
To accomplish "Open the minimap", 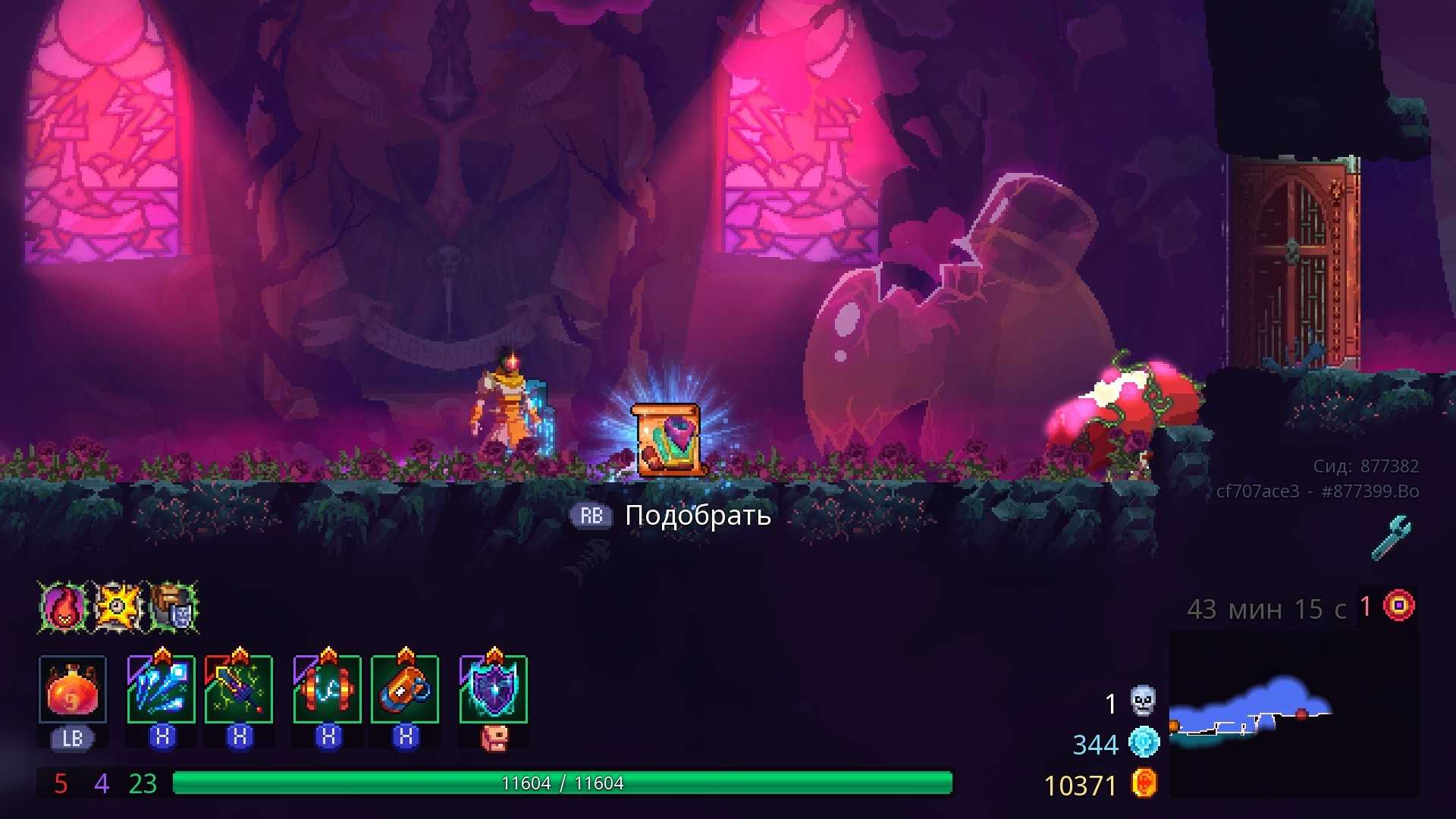I will click(x=1293, y=714).
